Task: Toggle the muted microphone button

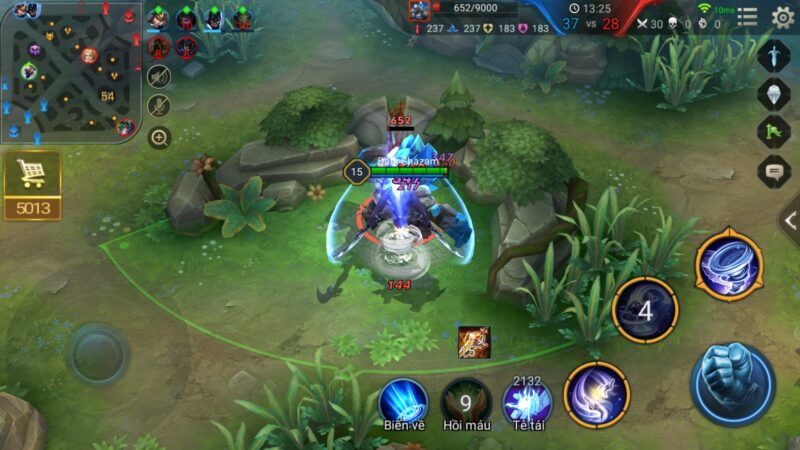Action: click(x=159, y=106)
